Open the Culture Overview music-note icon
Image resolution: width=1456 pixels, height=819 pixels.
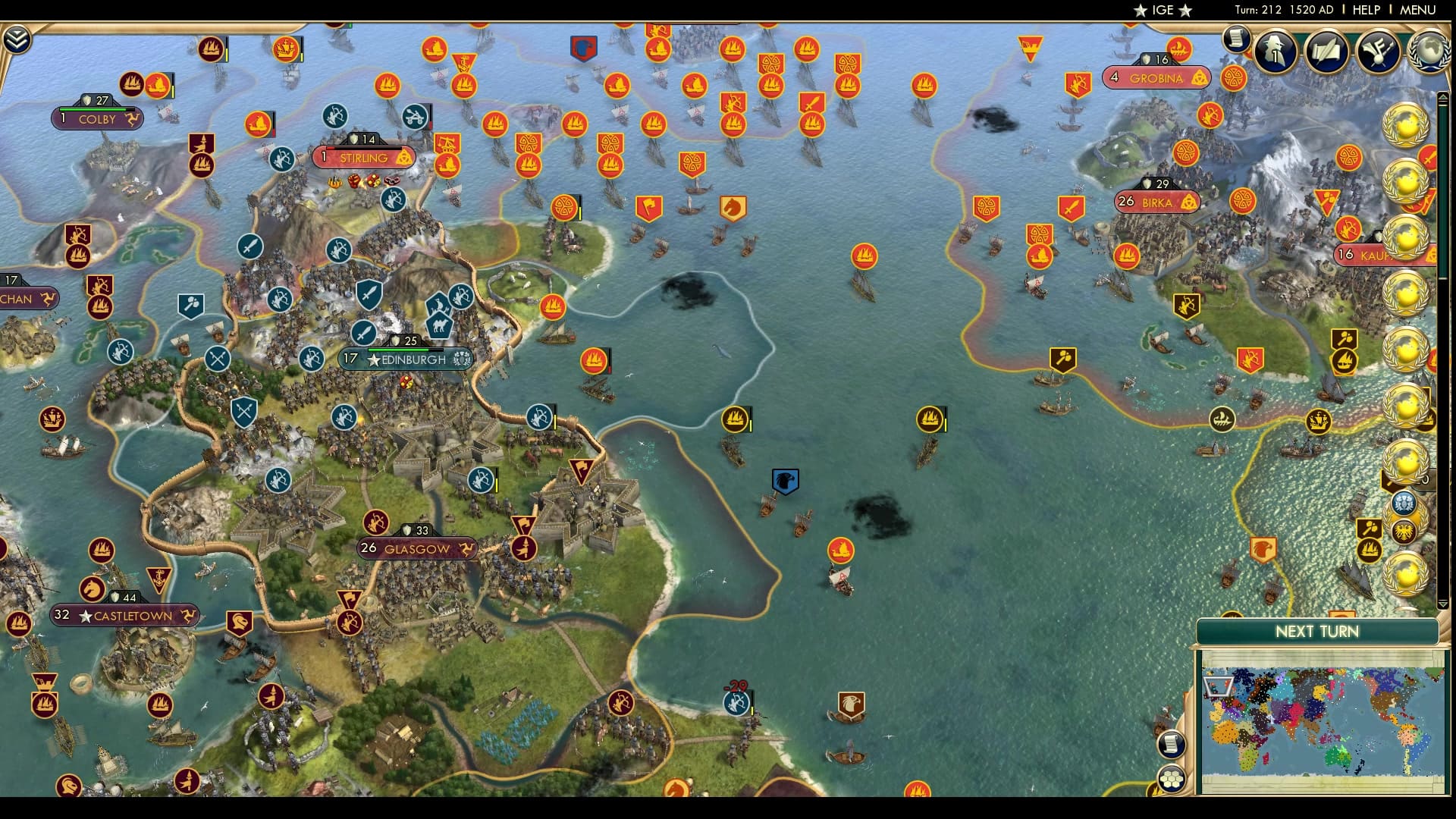[x=1378, y=52]
